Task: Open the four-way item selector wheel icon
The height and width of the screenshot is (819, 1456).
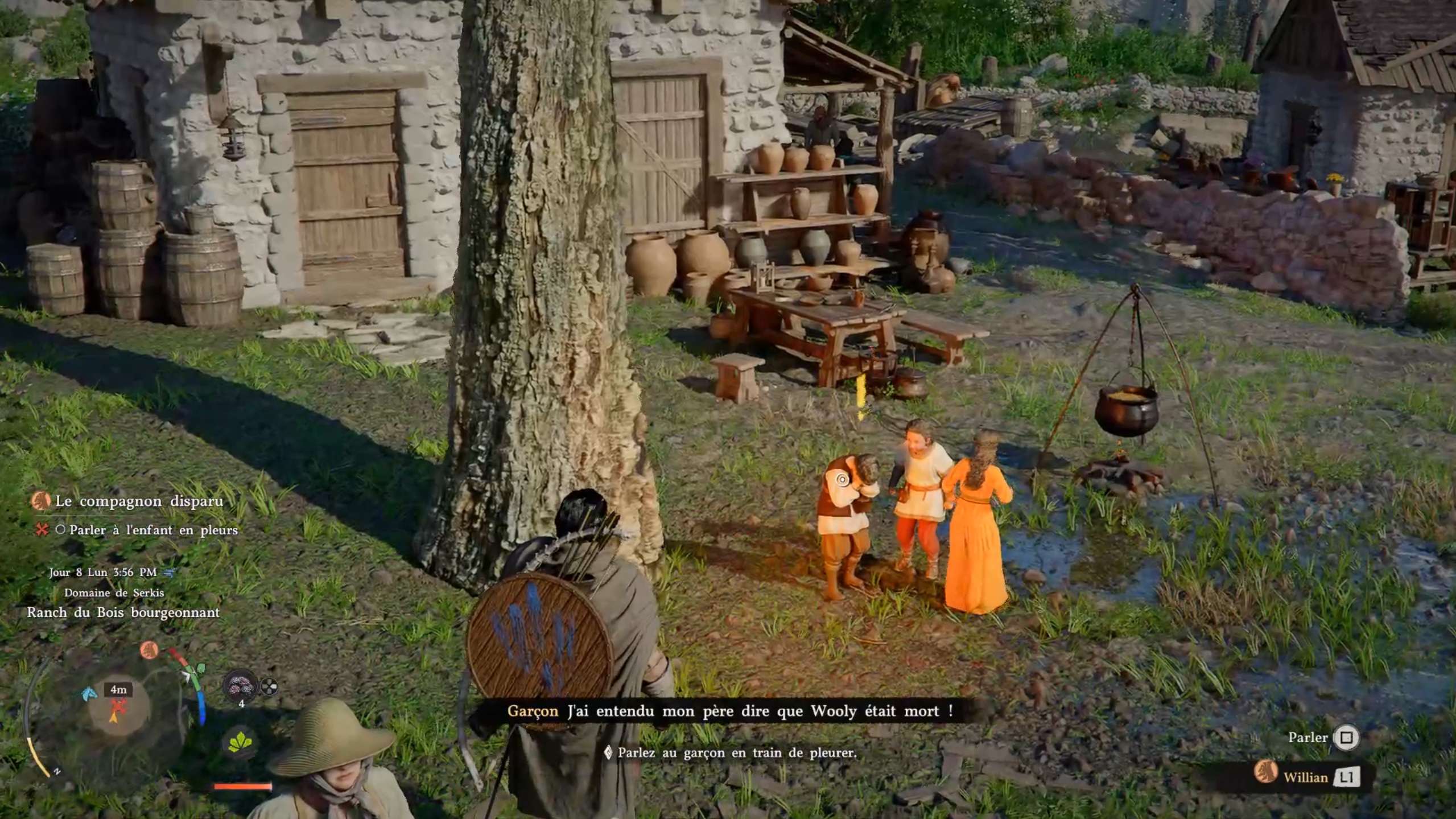Action: coord(269,688)
